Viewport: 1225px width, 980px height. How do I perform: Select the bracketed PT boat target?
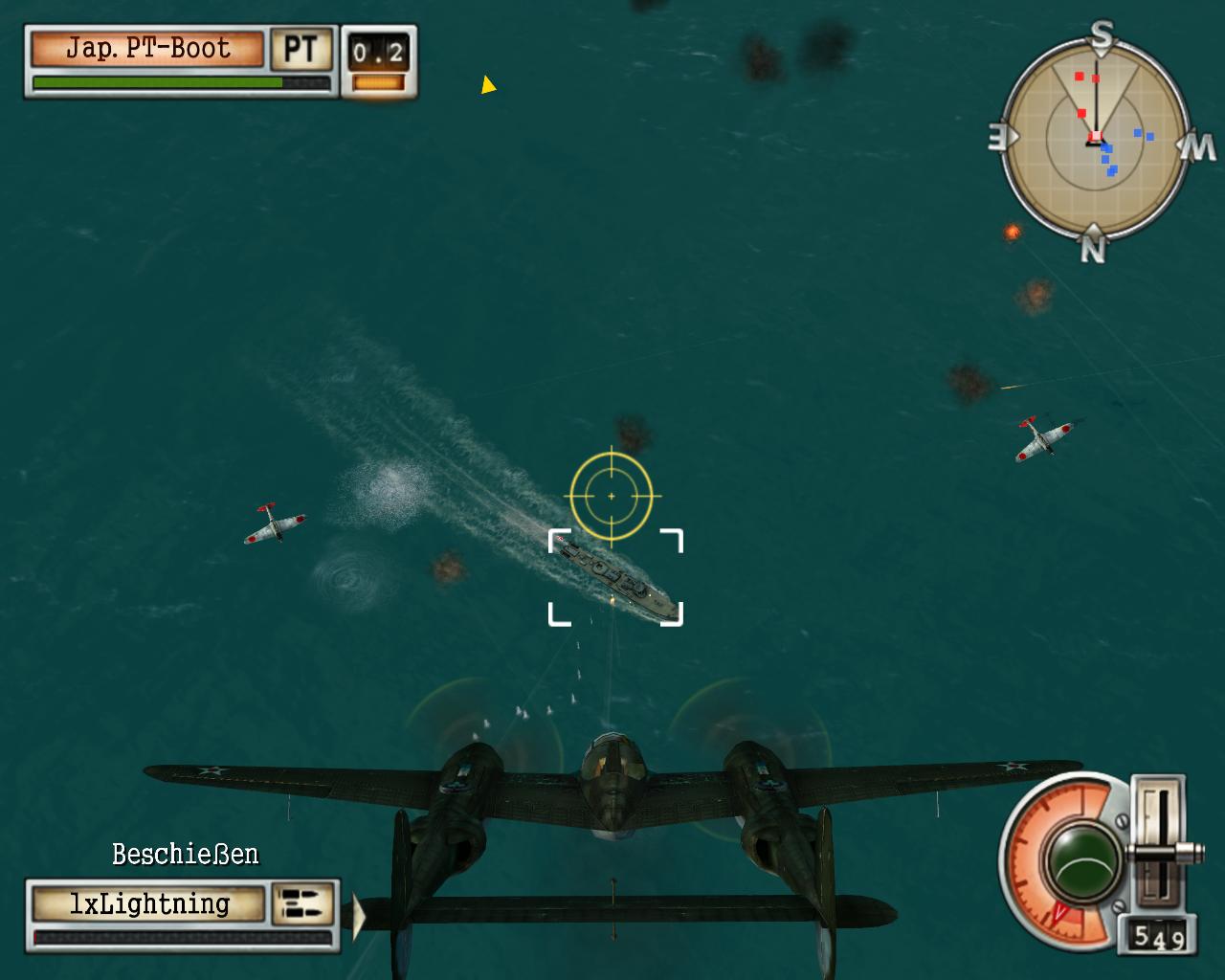pos(615,578)
